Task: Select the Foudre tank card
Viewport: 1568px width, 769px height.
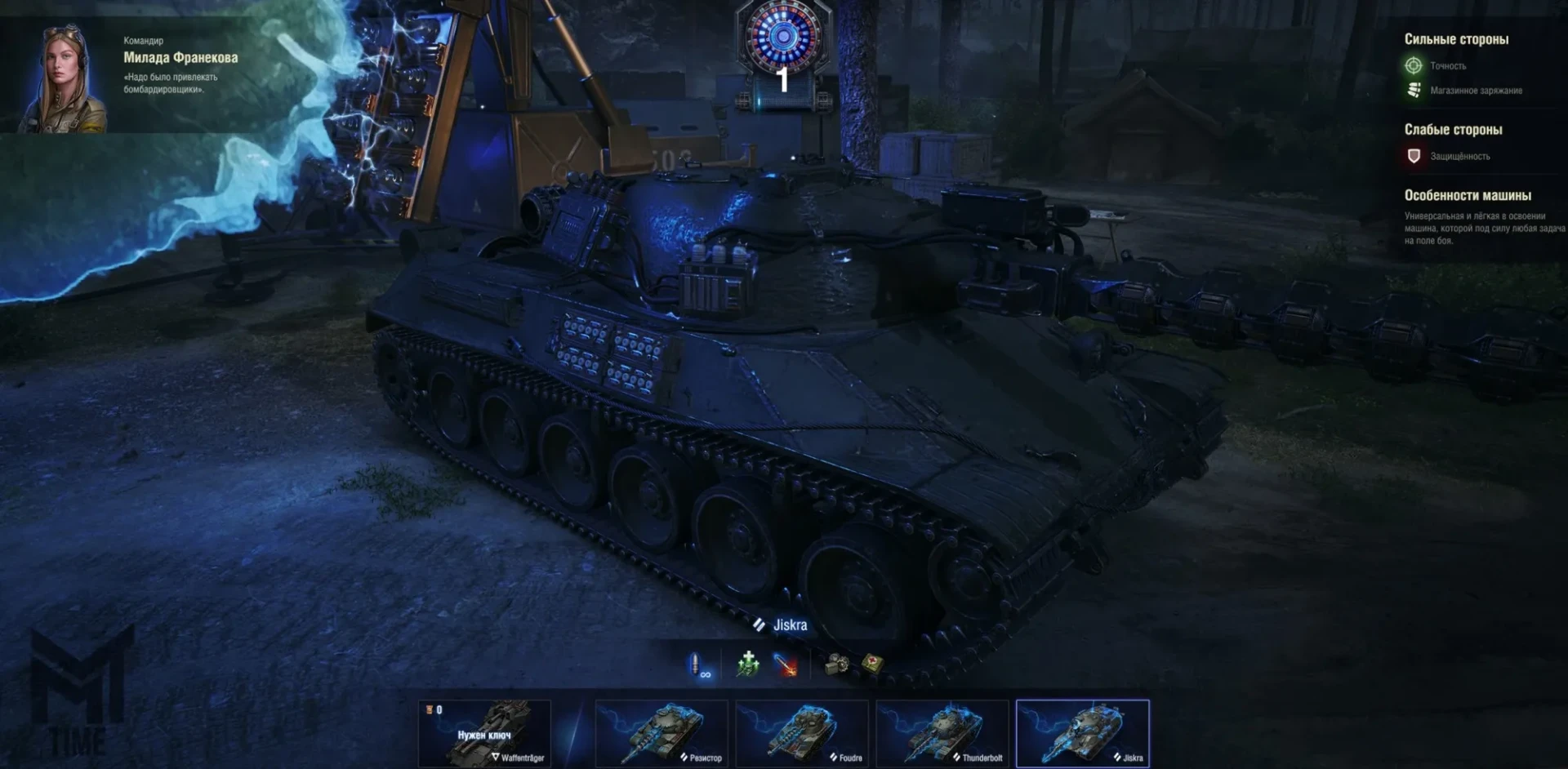Action: pyautogui.click(x=802, y=733)
